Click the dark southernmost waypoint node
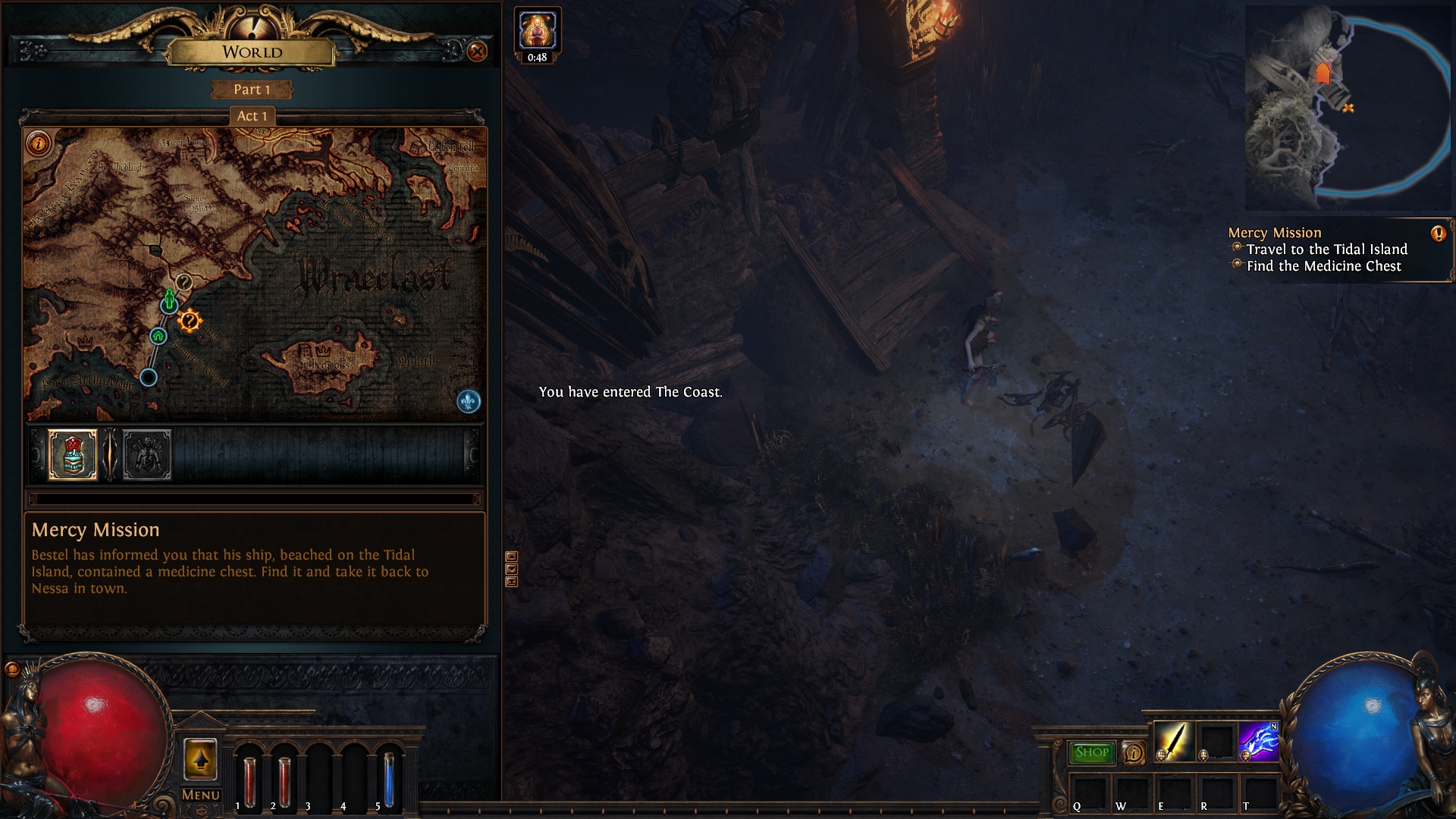Screen dimensions: 1456x819 pos(149,377)
